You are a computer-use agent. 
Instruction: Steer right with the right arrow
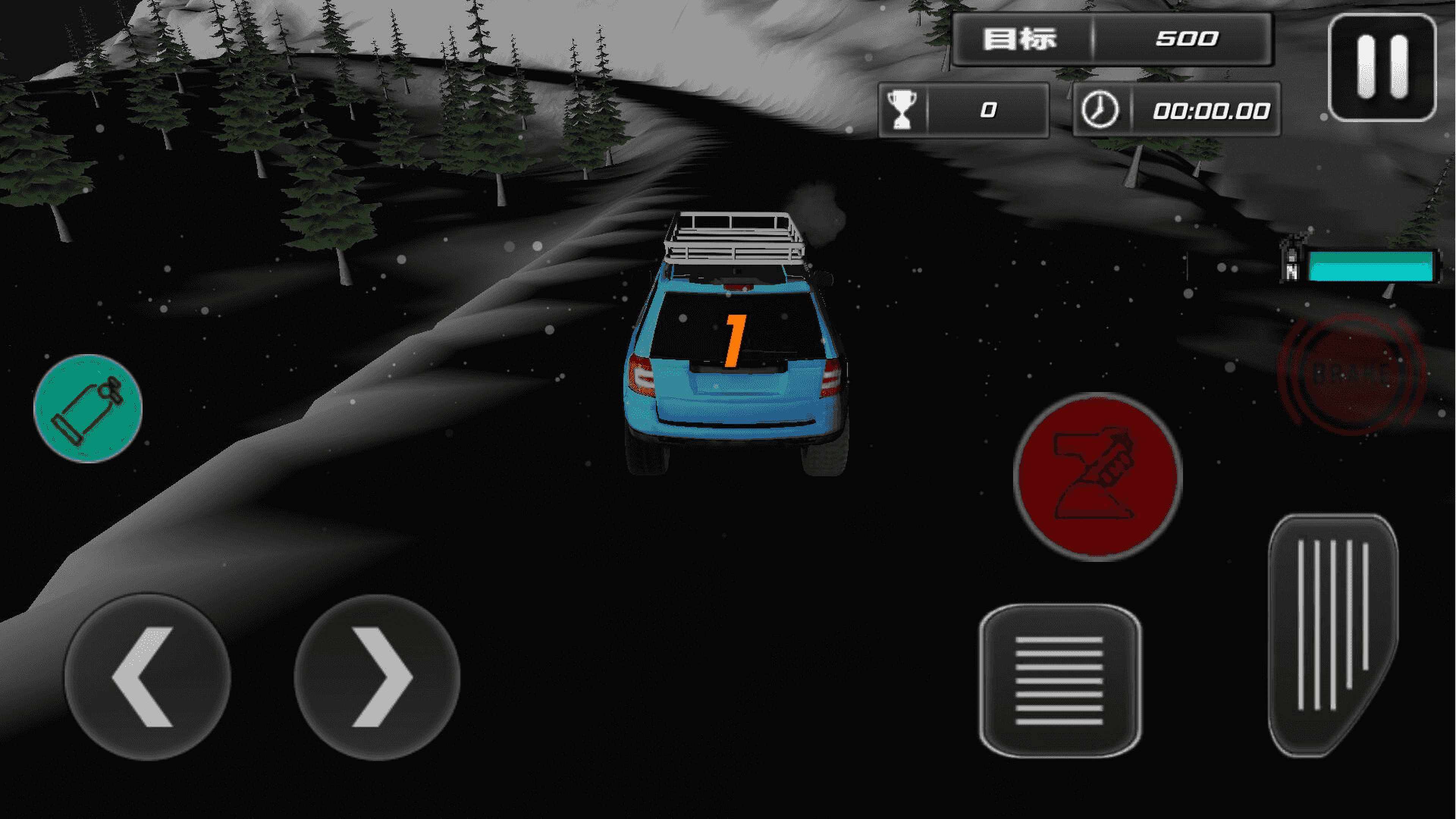[377, 677]
